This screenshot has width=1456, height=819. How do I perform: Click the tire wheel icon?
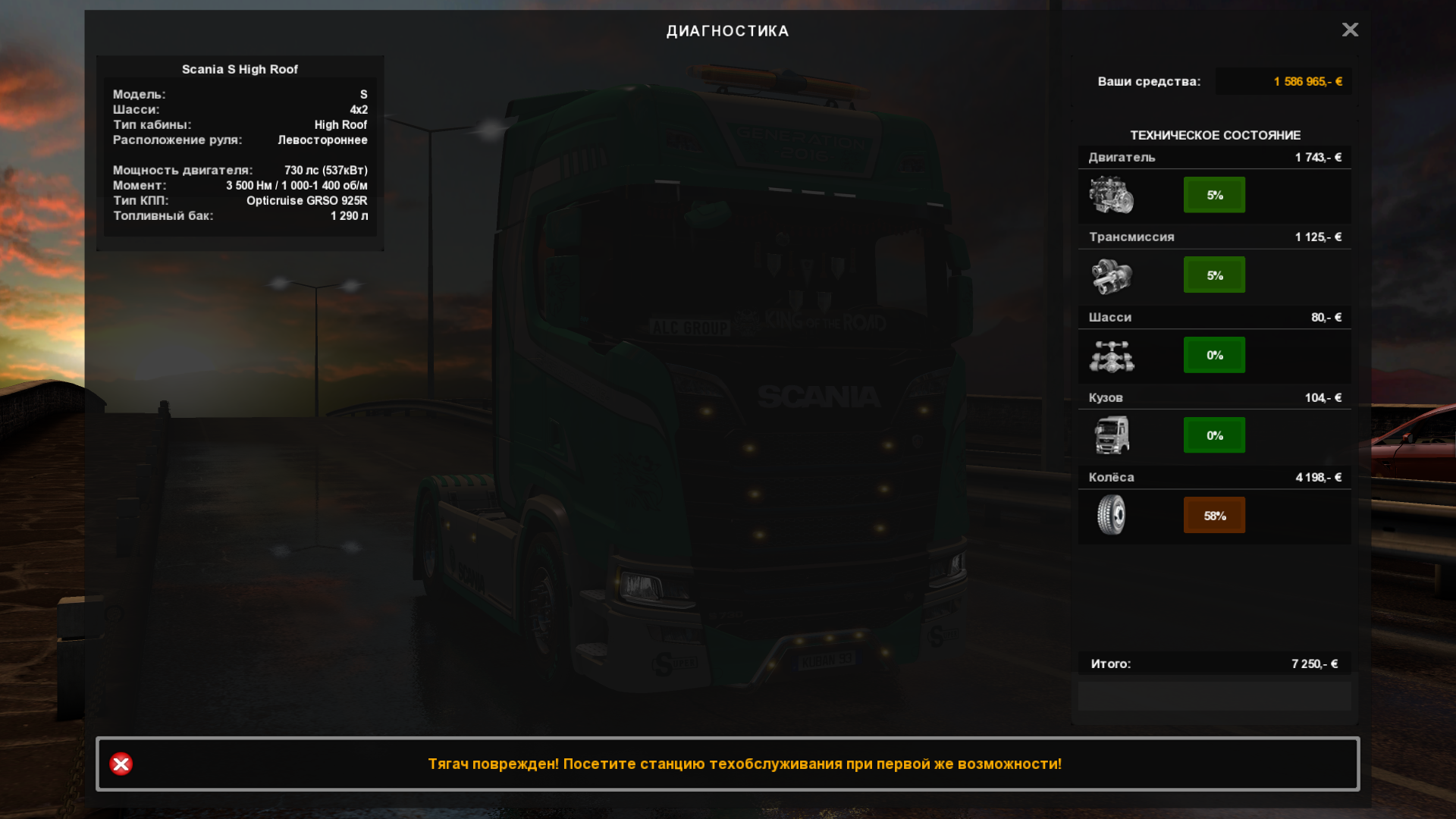pos(1112,515)
